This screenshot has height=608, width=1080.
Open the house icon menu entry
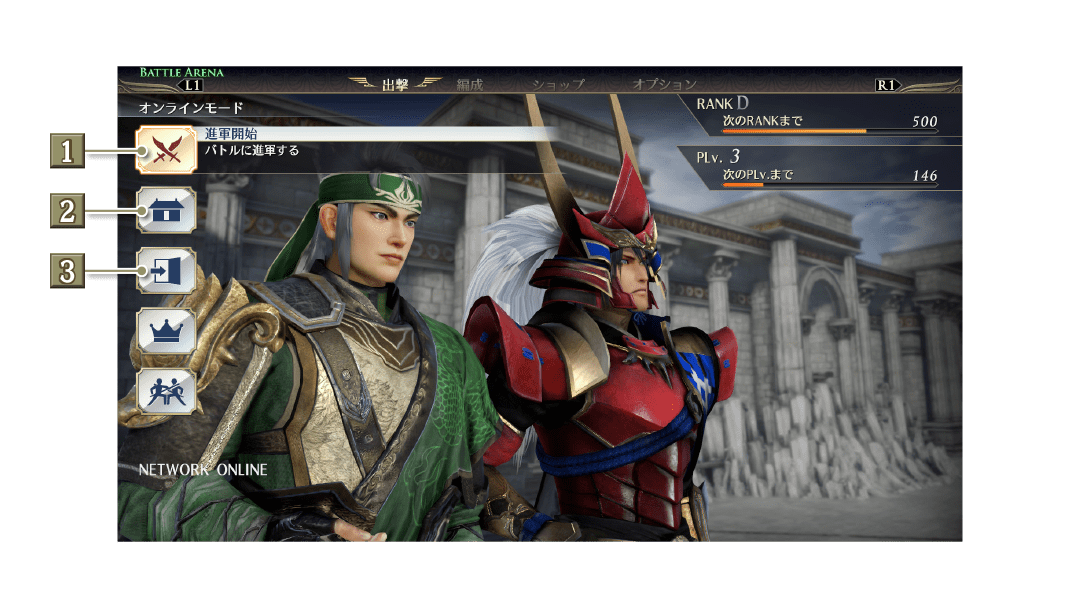(166, 210)
